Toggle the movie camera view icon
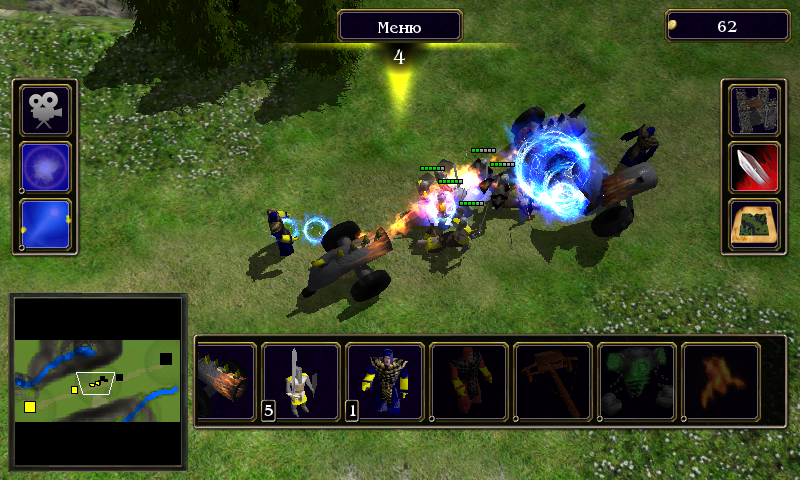800x480 pixels. [x=46, y=110]
